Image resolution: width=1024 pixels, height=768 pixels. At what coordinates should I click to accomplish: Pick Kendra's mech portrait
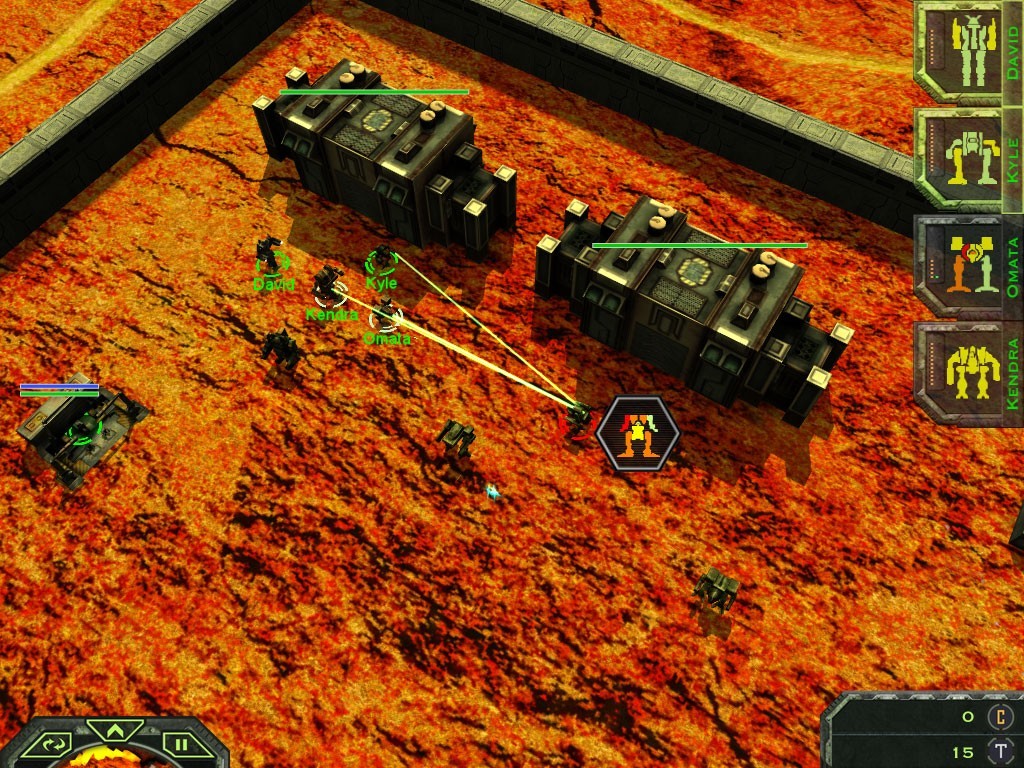pos(959,374)
